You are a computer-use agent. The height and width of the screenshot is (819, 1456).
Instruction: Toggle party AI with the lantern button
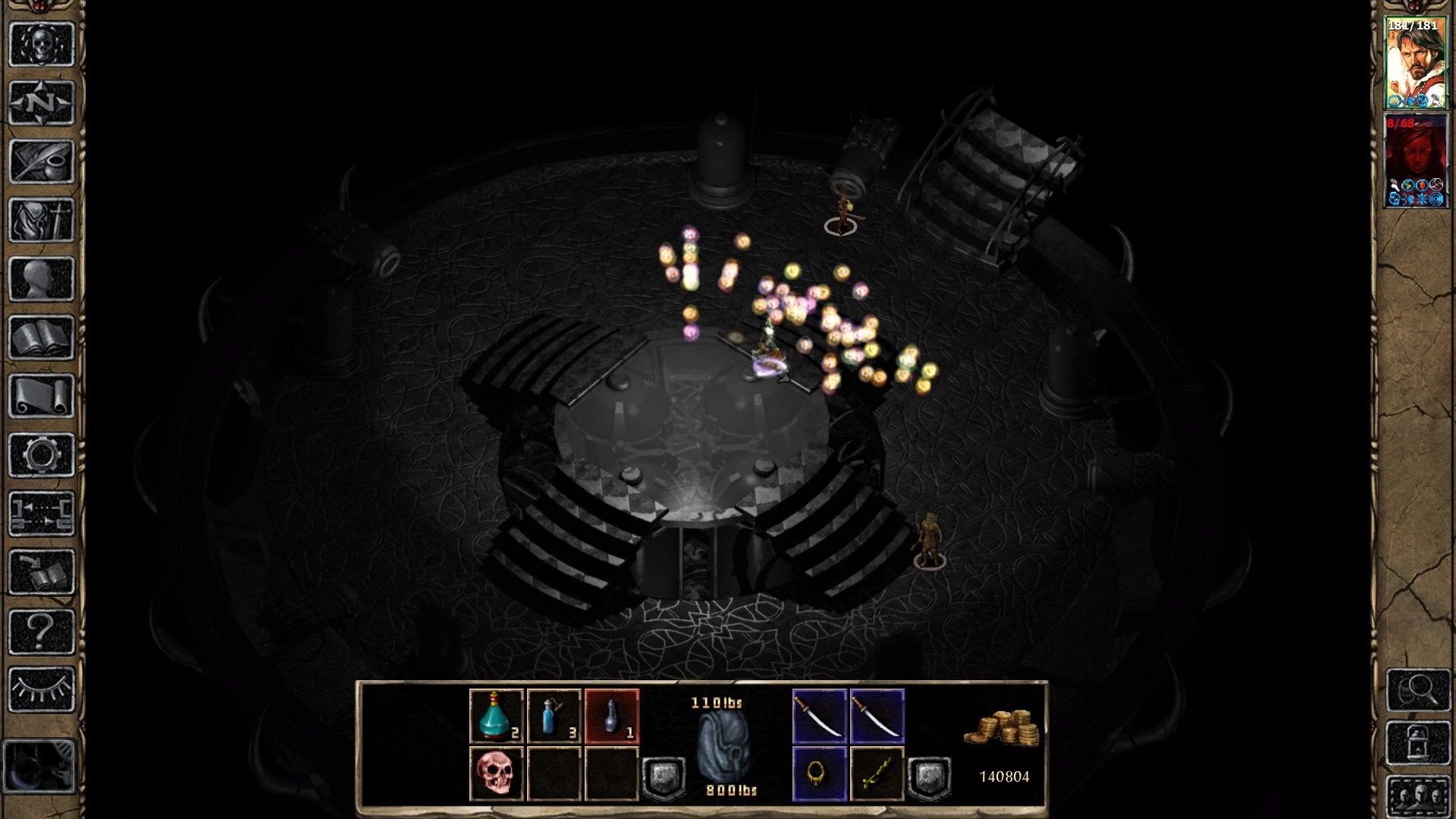coord(1417,742)
